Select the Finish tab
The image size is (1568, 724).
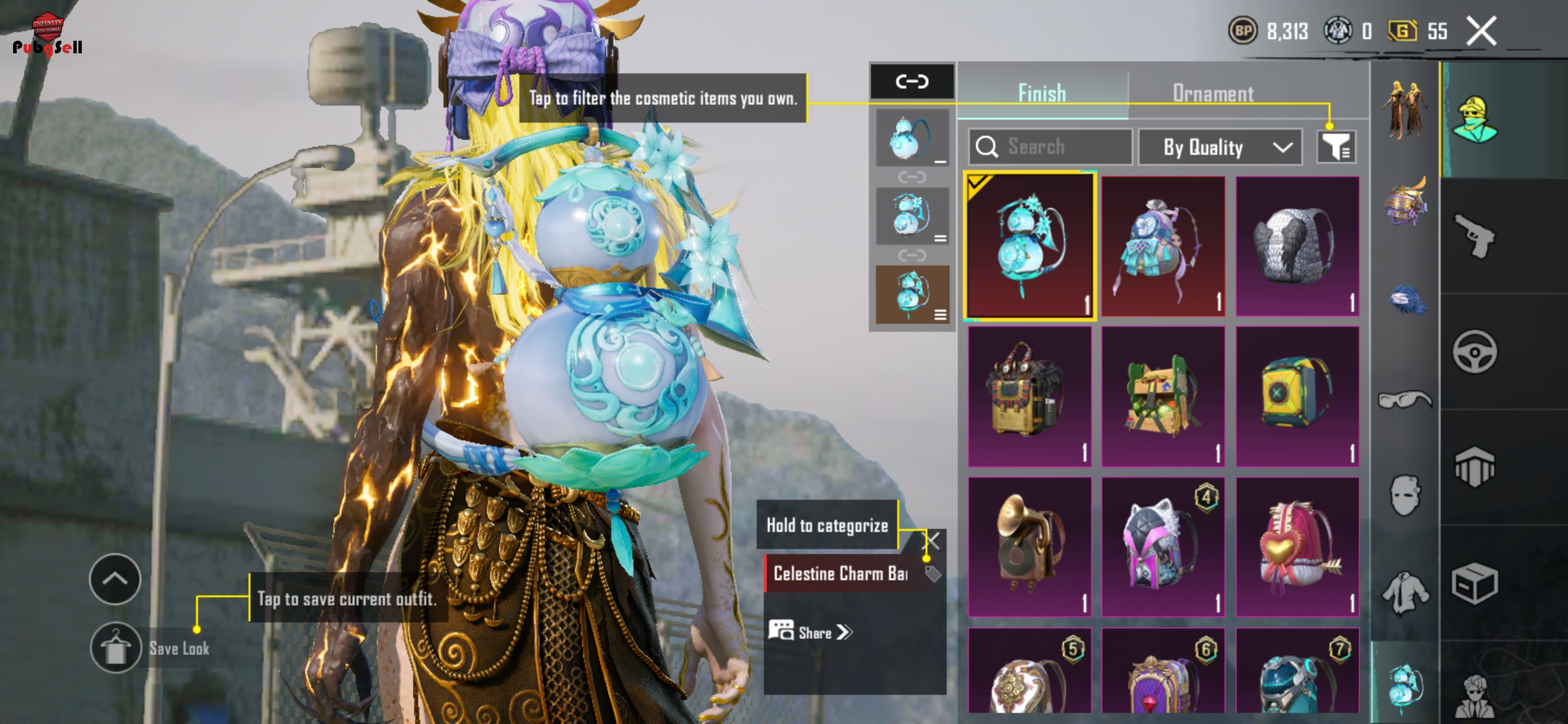click(x=1041, y=93)
